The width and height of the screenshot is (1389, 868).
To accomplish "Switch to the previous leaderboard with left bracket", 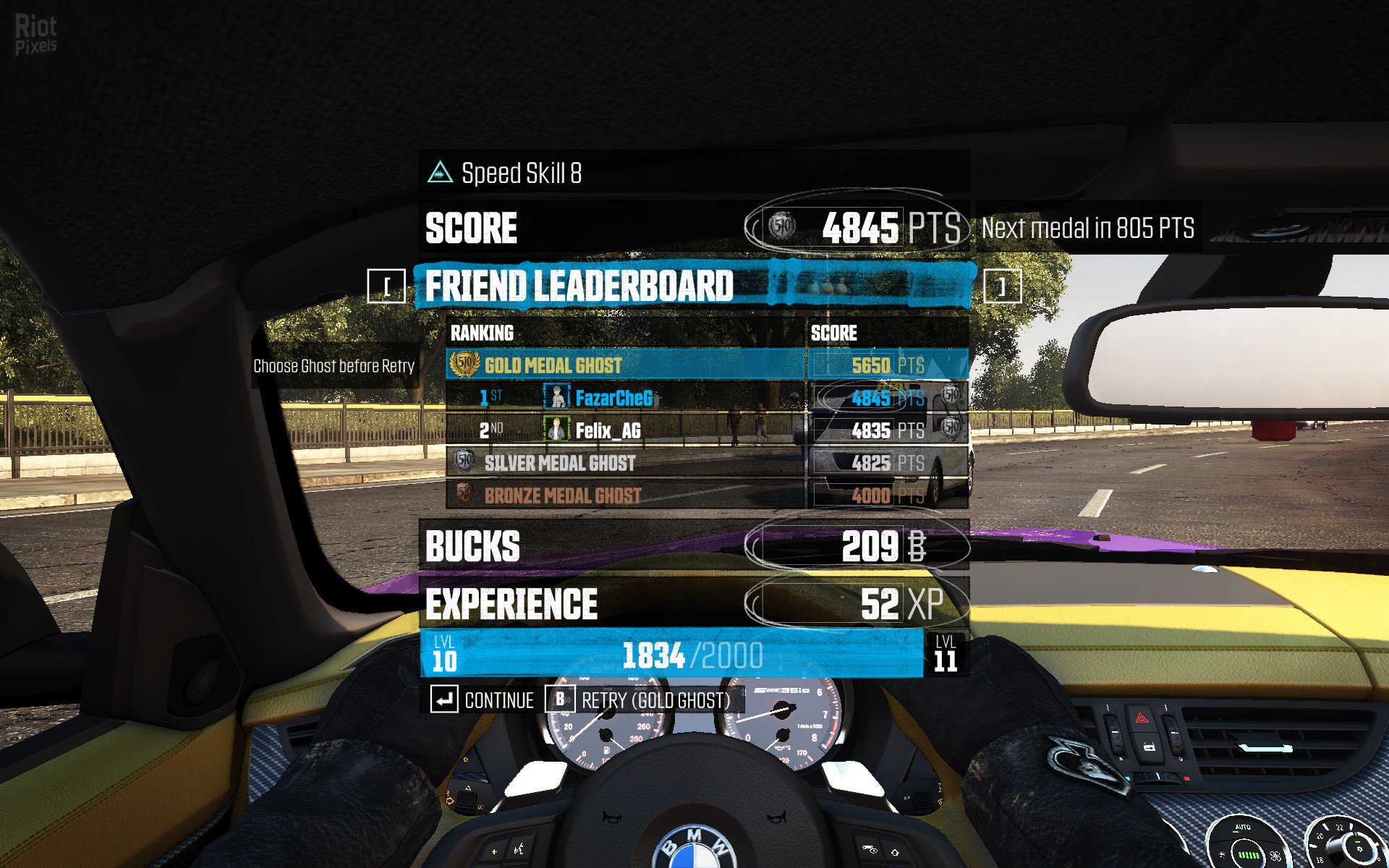I will click(x=386, y=286).
